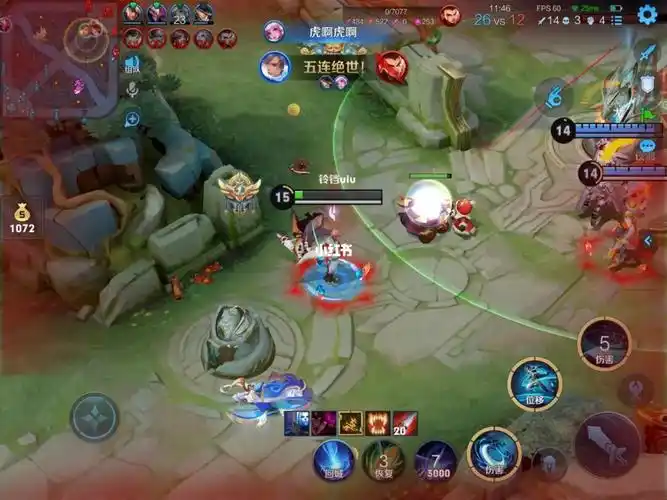The width and height of the screenshot is (667, 500).
Task: Toggle the team voice speaker icon
Action: coord(131,65)
